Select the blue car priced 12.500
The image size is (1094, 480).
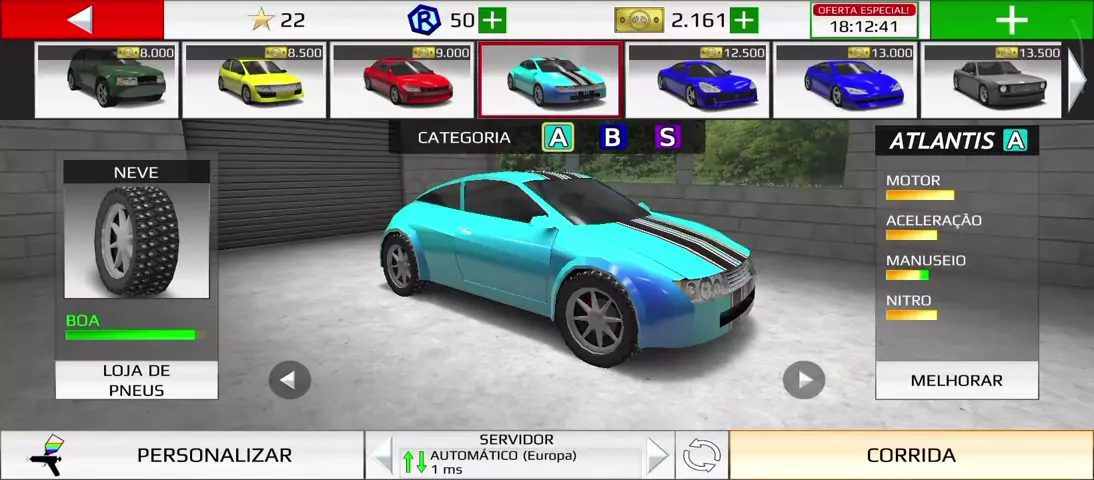pos(697,80)
